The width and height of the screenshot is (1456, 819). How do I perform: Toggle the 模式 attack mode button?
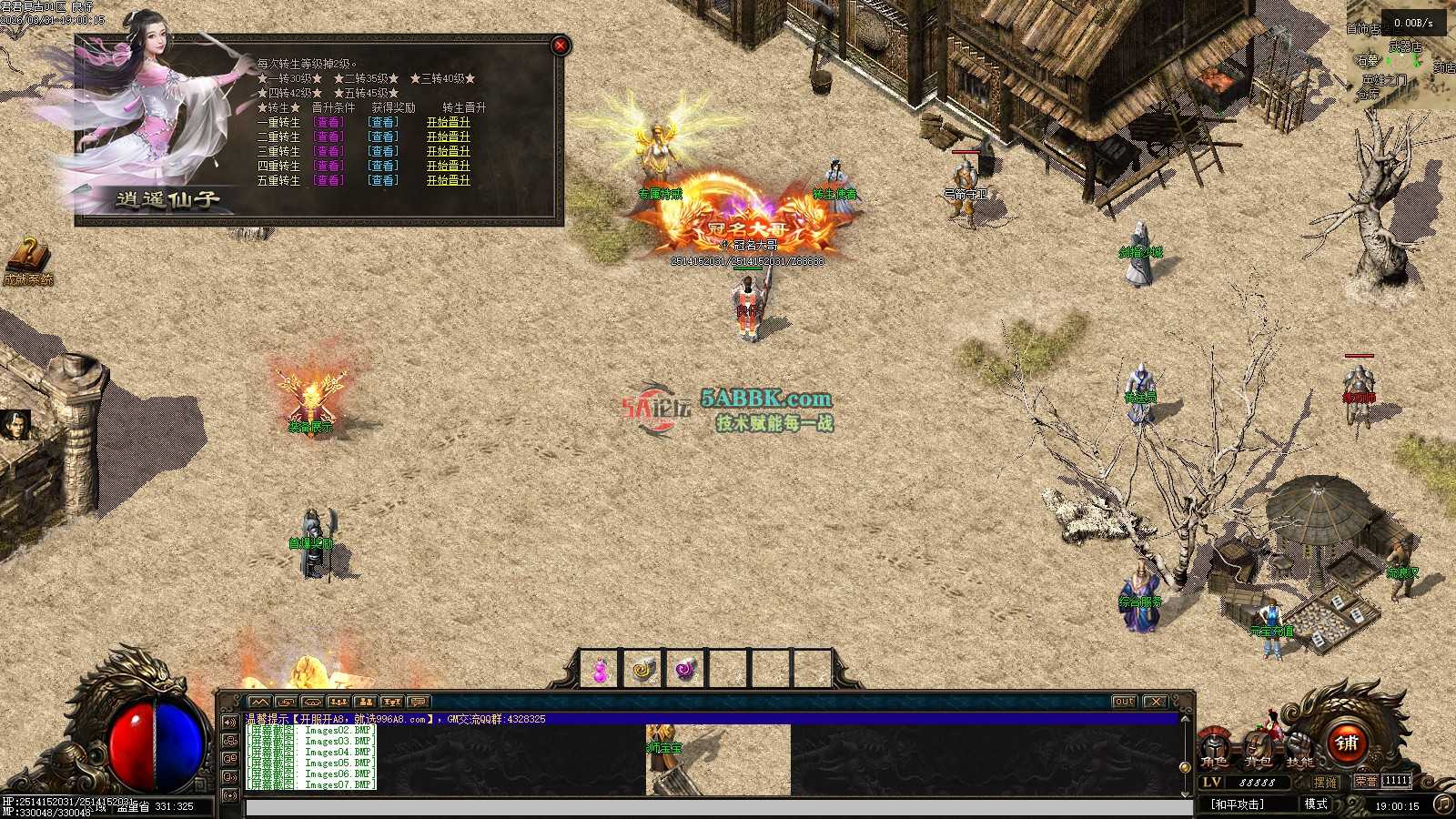[1316, 804]
